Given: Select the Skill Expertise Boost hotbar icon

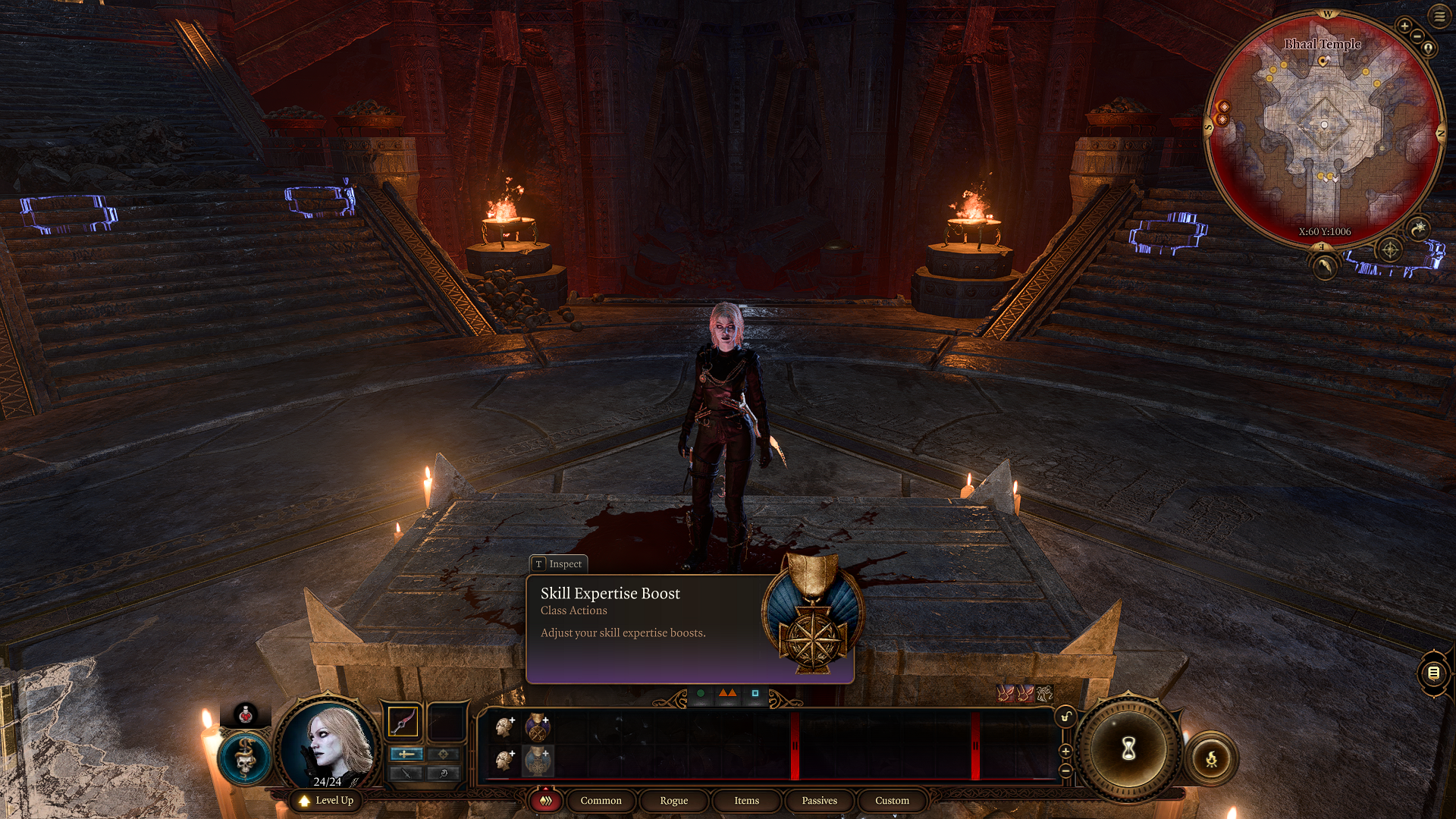Looking at the screenshot, I should 539,762.
